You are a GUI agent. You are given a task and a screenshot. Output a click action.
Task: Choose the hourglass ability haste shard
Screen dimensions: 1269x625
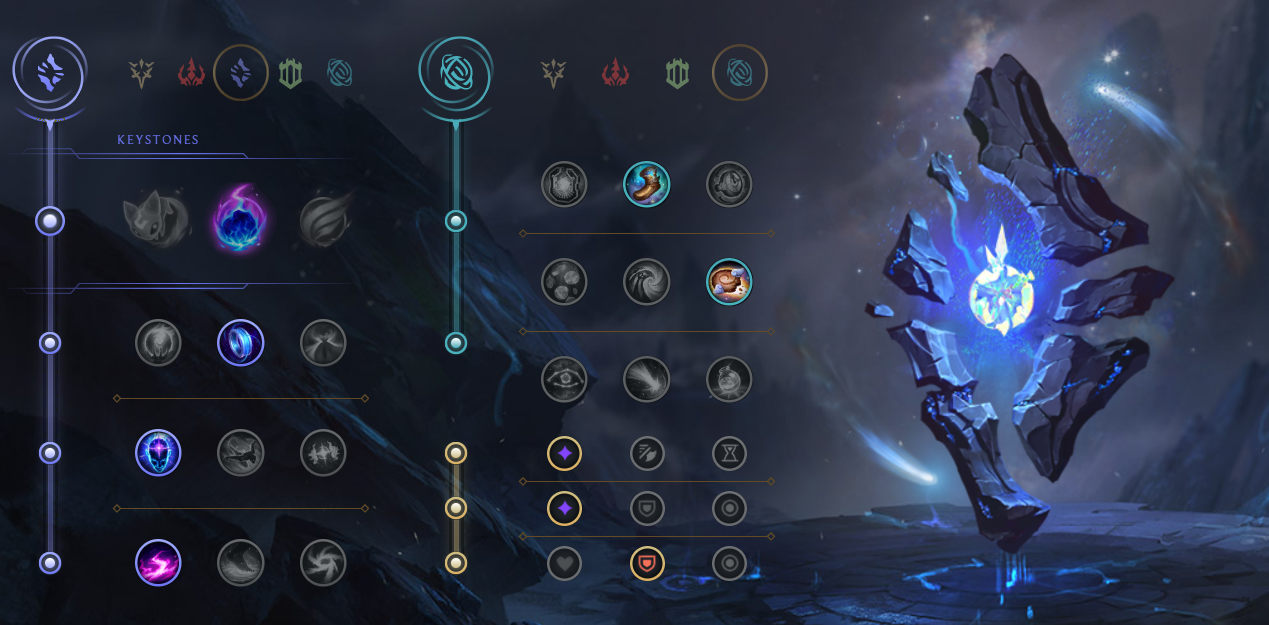729,454
